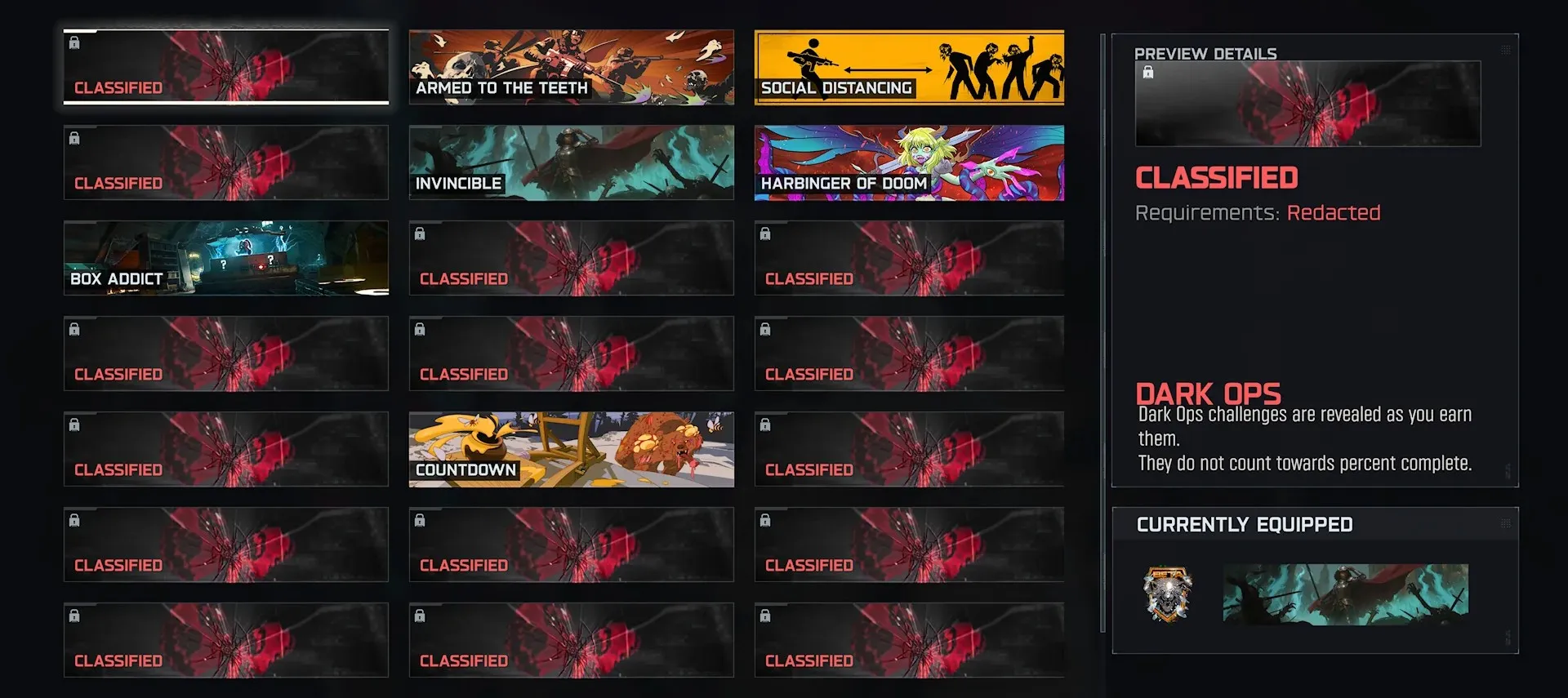The height and width of the screenshot is (698, 1568).
Task: Select the Countdown calling card
Action: [x=571, y=449]
